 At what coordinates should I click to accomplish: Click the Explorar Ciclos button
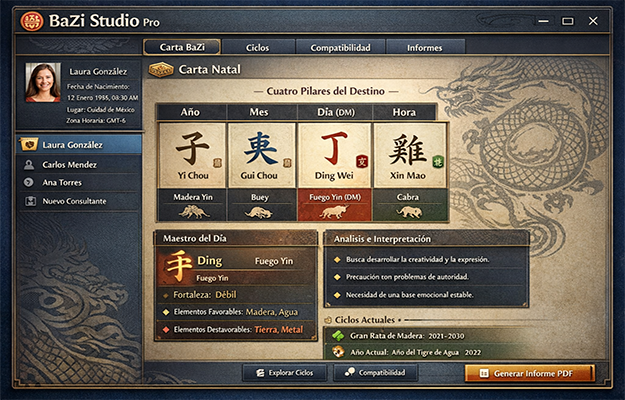[x=284, y=373]
